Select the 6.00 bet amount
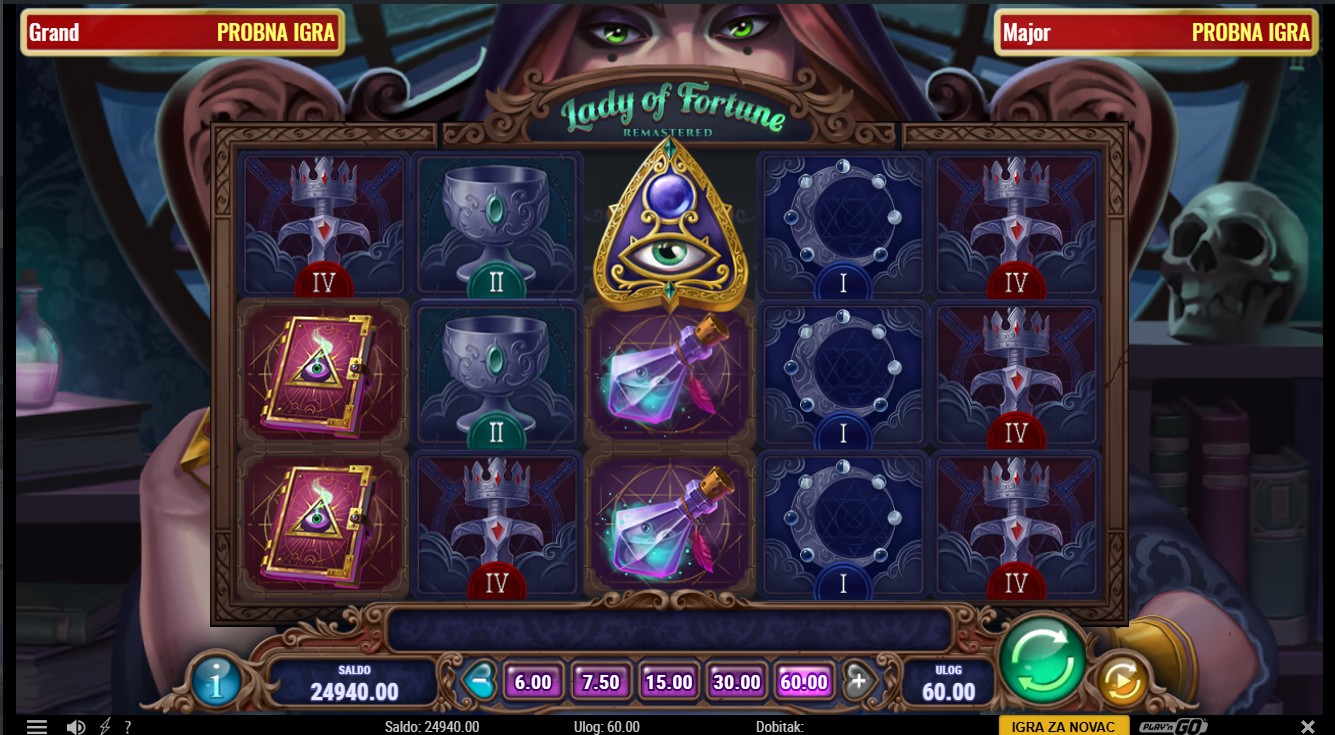 click(533, 682)
